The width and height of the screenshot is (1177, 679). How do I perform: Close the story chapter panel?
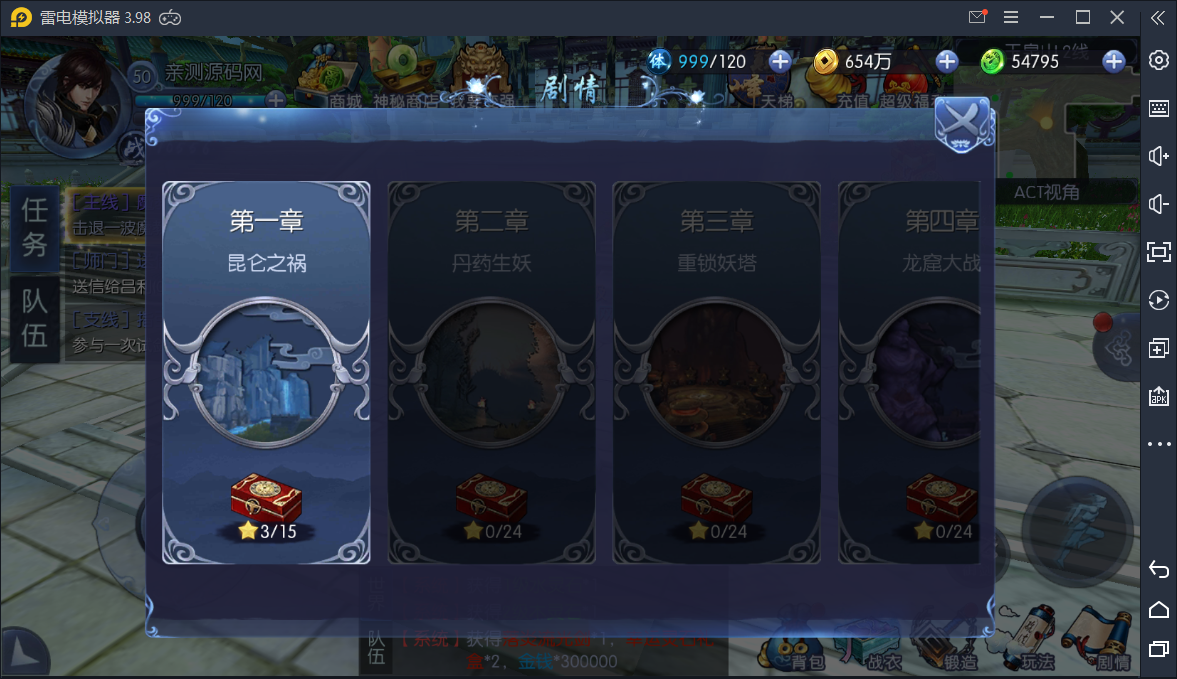point(962,125)
